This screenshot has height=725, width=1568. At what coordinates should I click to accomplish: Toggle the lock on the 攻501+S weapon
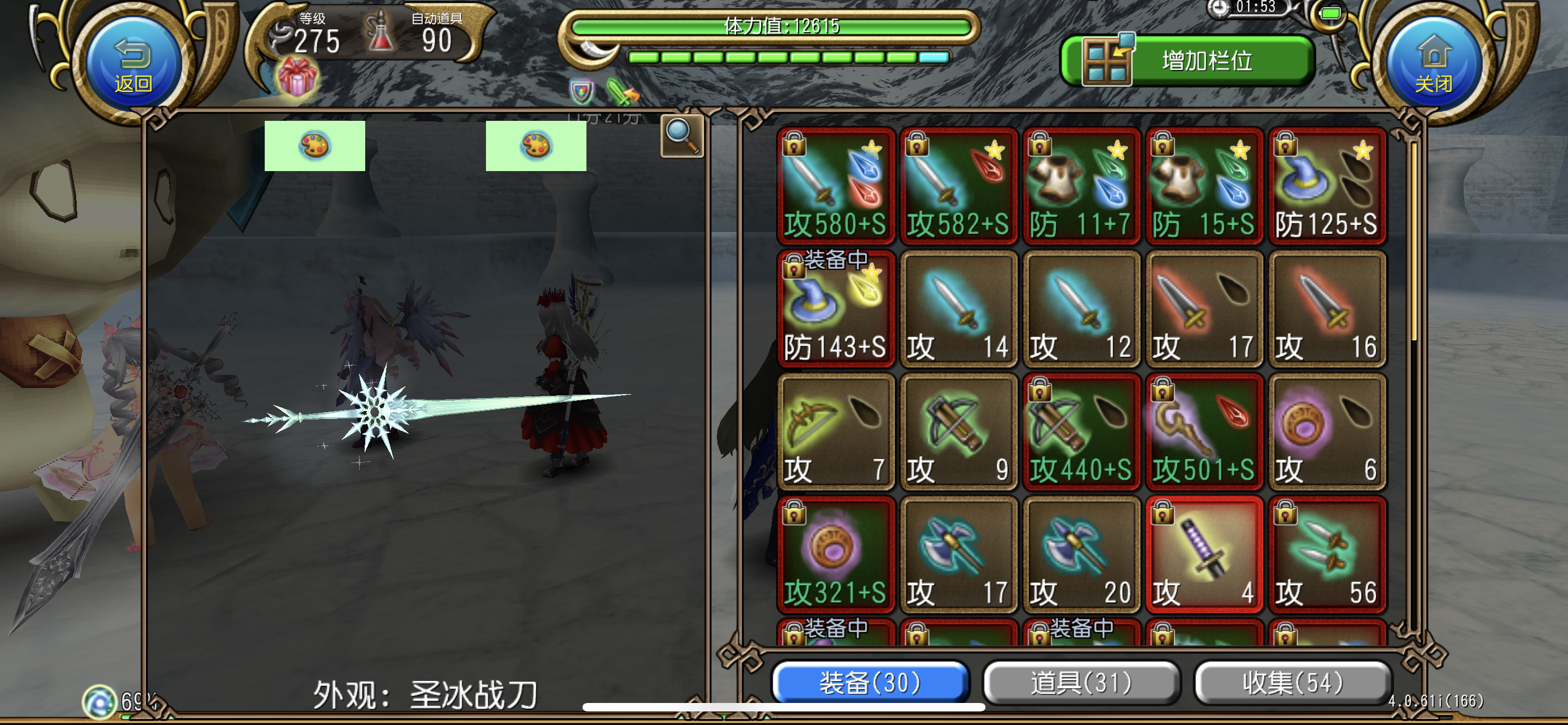click(1162, 392)
